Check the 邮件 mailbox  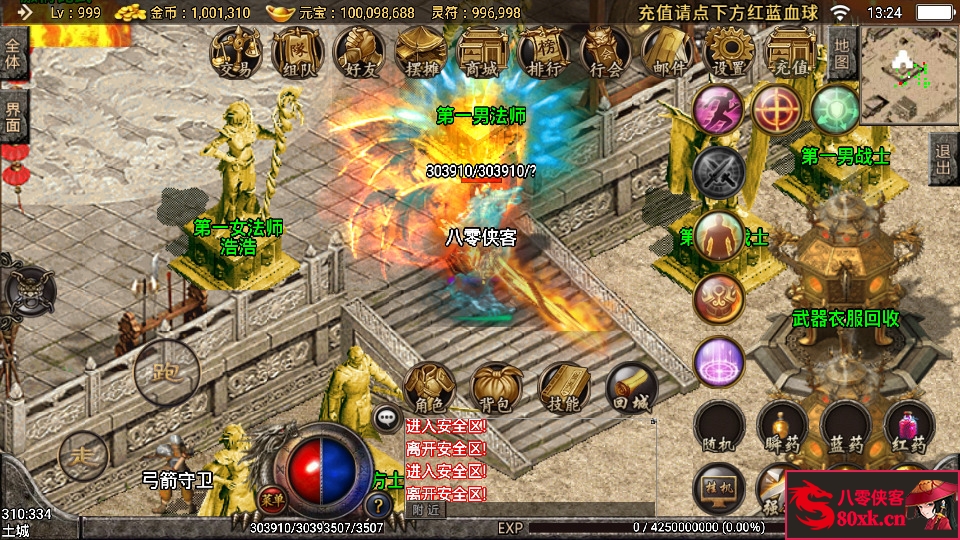click(667, 52)
